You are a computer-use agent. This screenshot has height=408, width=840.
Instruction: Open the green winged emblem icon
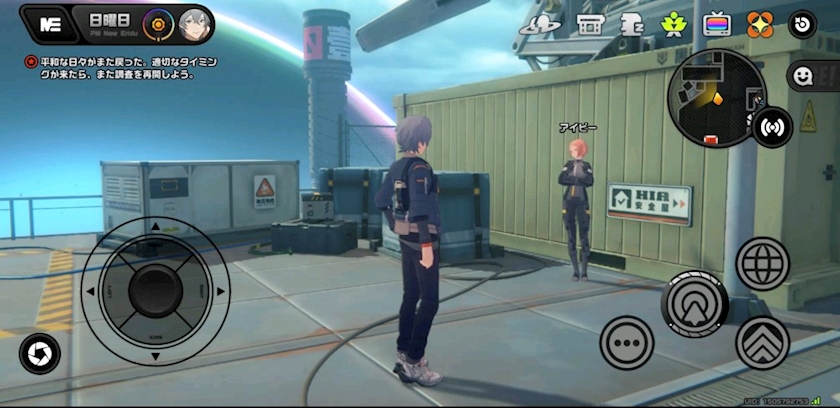pyautogui.click(x=674, y=24)
